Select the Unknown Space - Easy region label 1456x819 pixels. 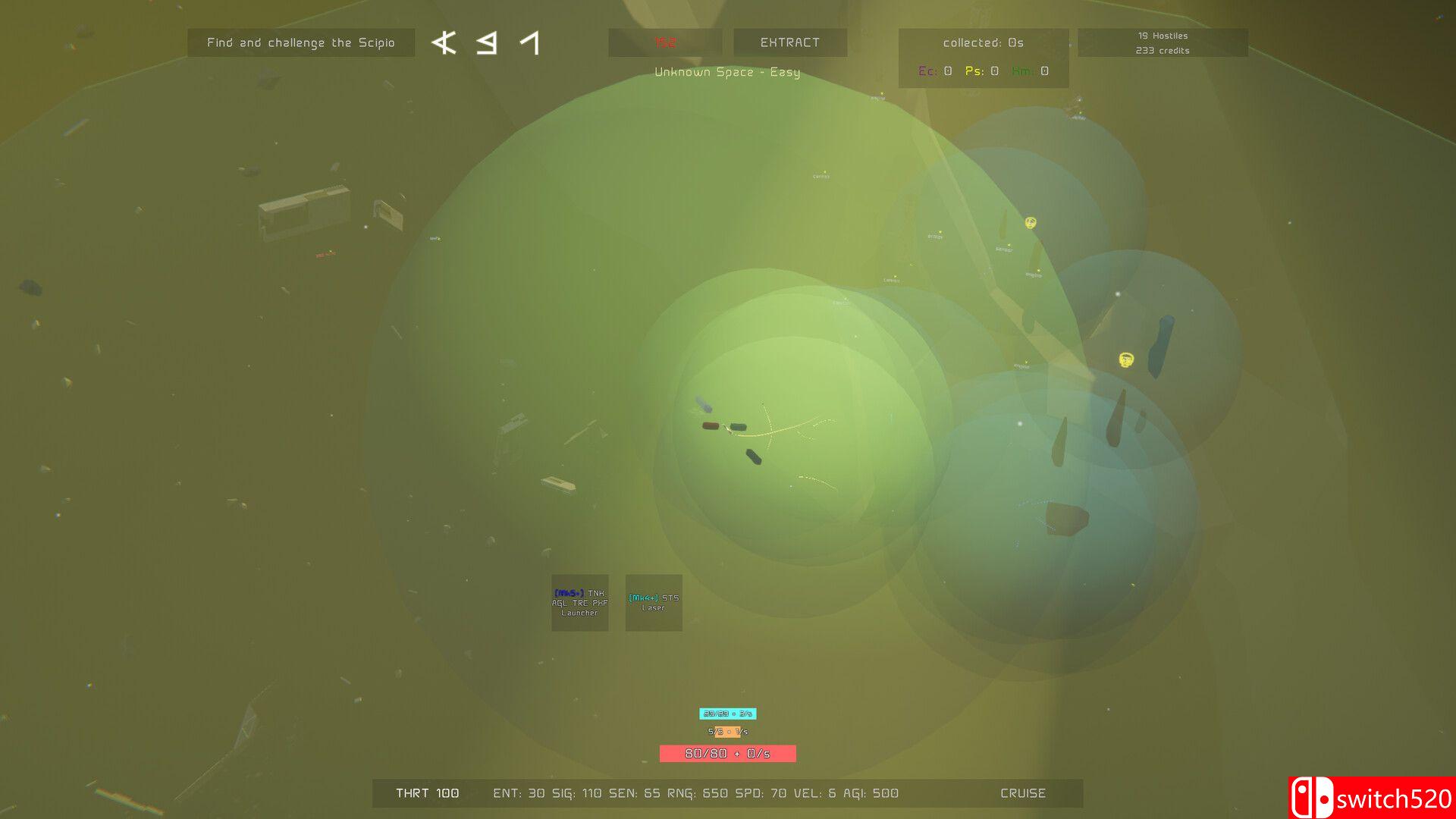pyautogui.click(x=727, y=72)
